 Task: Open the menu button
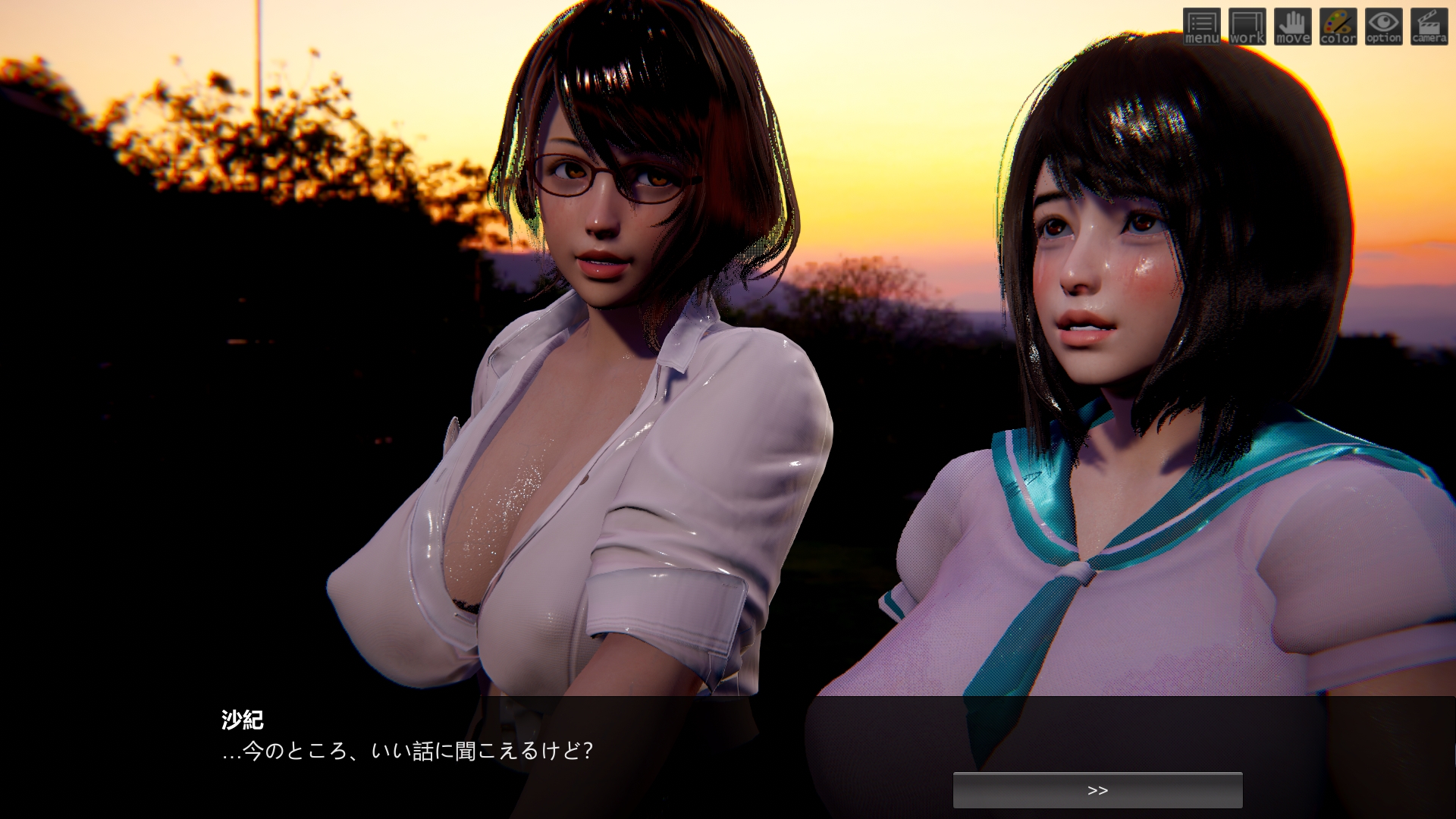tap(1202, 27)
